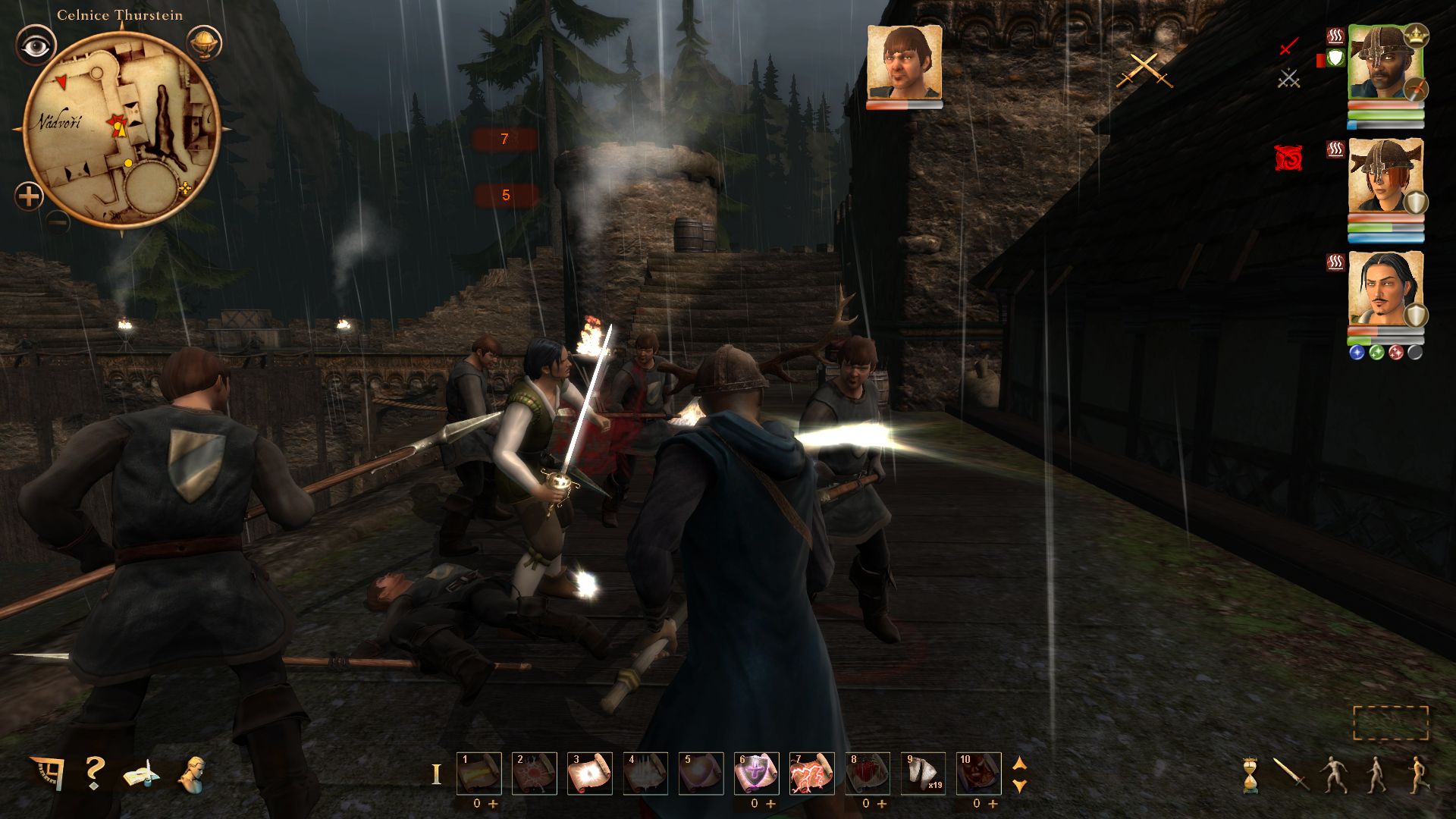Open the journal book and quill icon

[141, 774]
